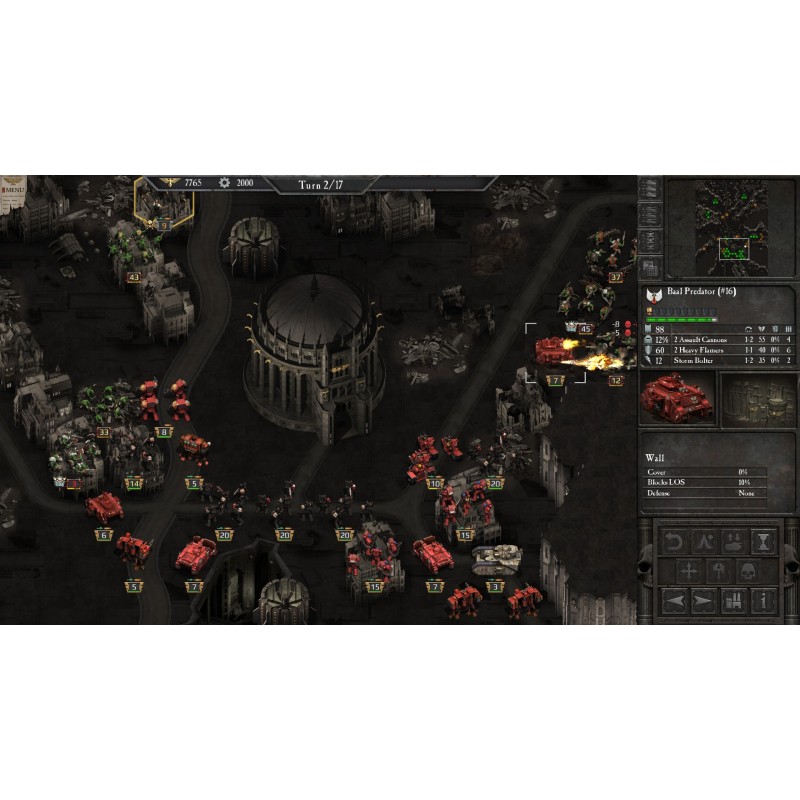Select the top minimap side-panel toggle
The width and height of the screenshot is (800, 800).
coord(649,187)
